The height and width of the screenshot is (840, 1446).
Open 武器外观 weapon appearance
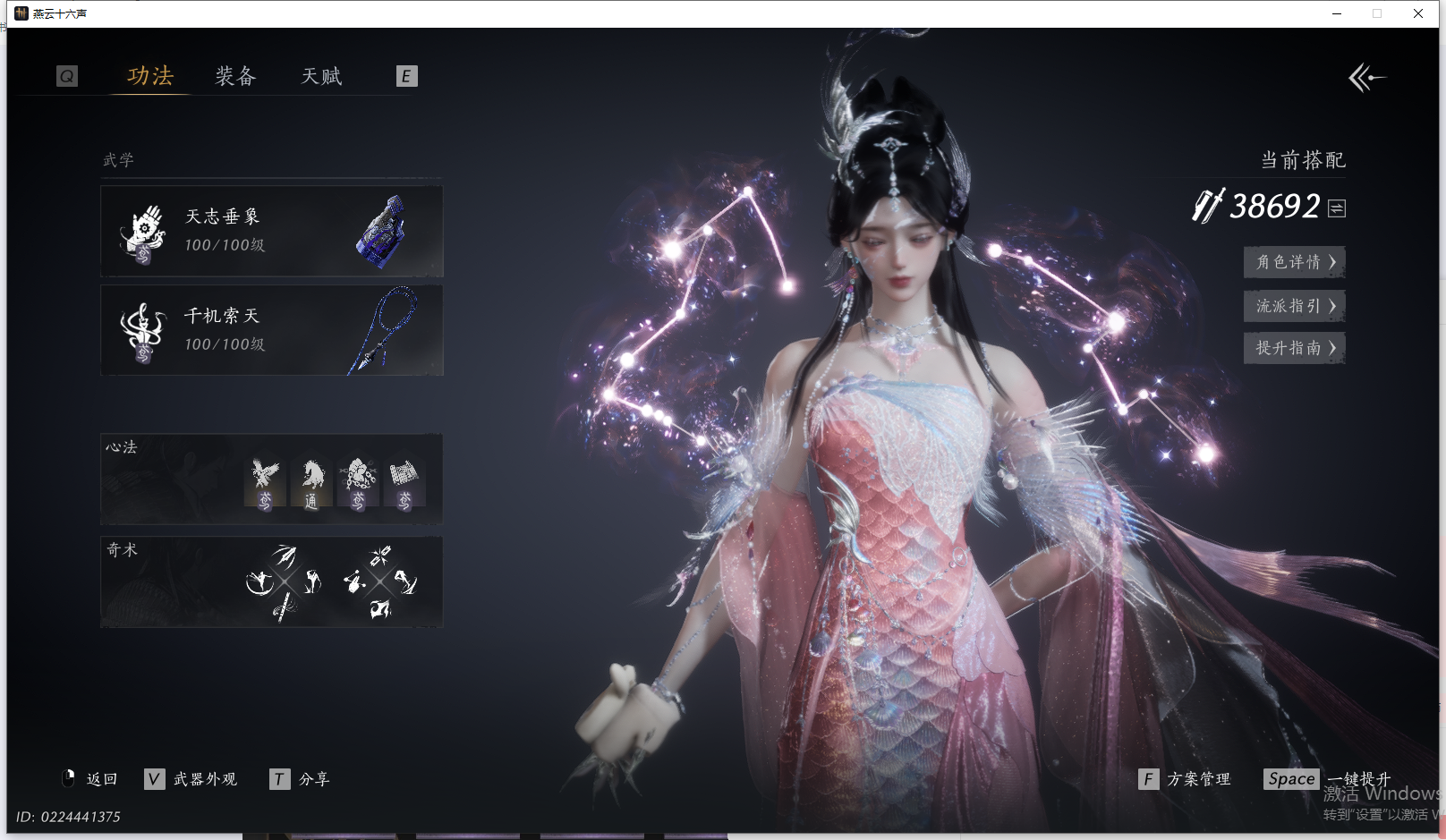[x=191, y=779]
